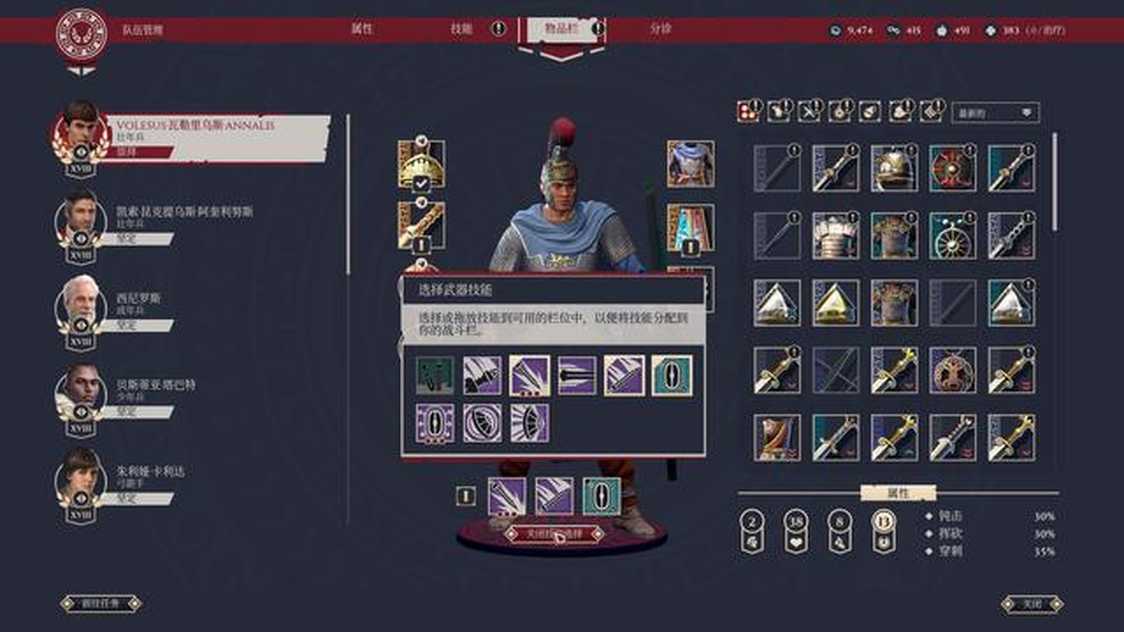This screenshot has width=1124, height=632.
Task: Select the bronze helmet inventory item
Action: click(894, 167)
